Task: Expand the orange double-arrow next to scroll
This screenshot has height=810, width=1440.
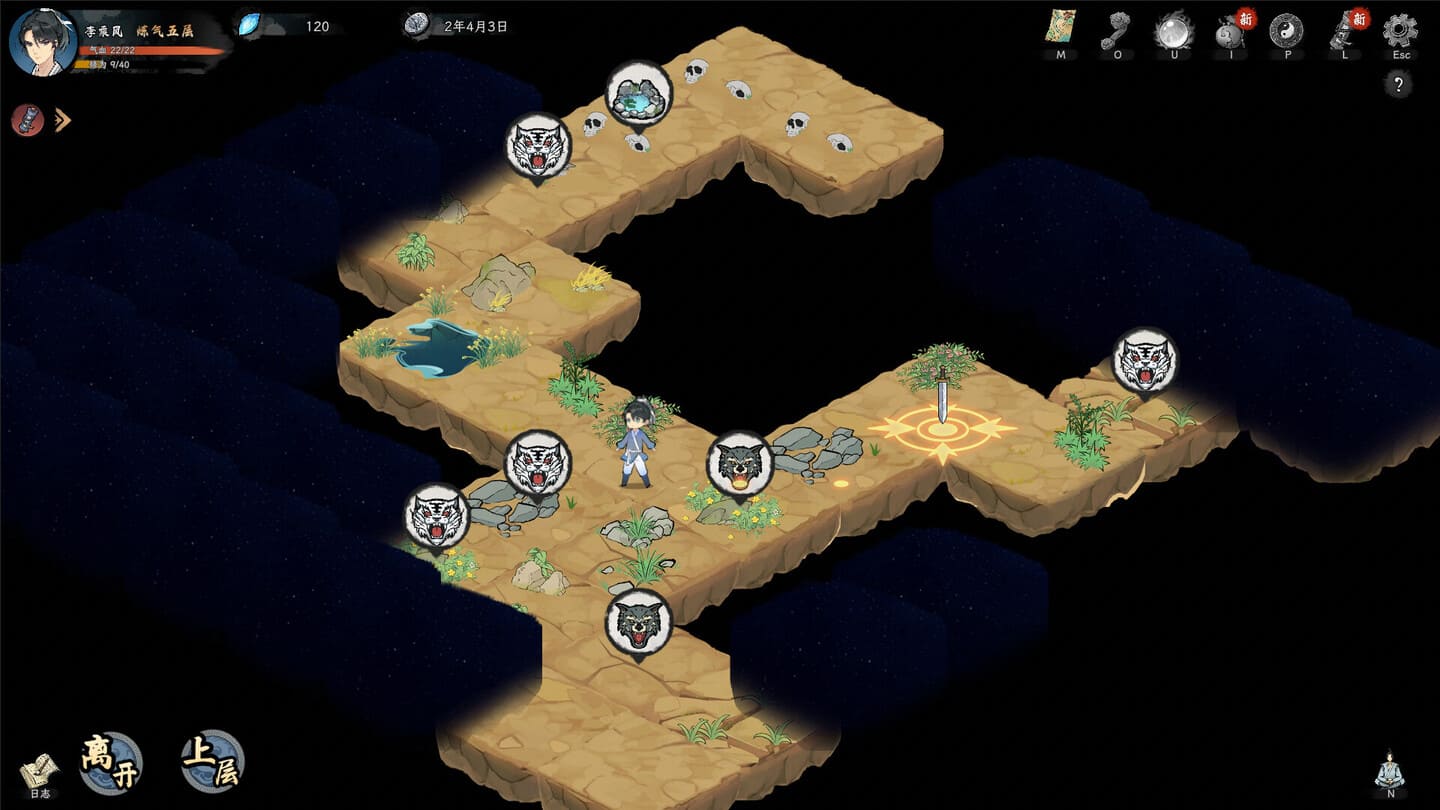Action: click(62, 121)
